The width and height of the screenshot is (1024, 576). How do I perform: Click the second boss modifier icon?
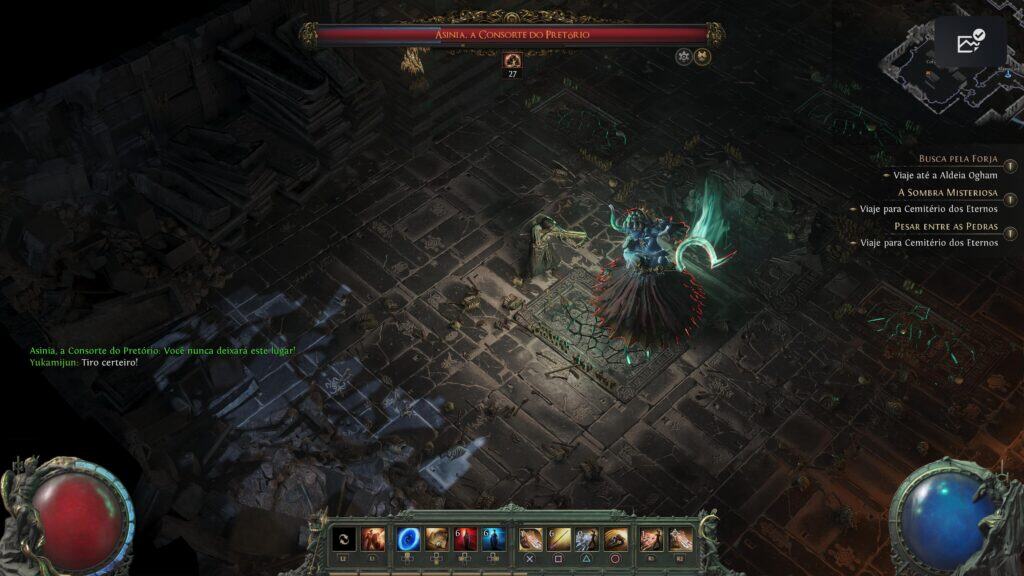[x=702, y=57]
